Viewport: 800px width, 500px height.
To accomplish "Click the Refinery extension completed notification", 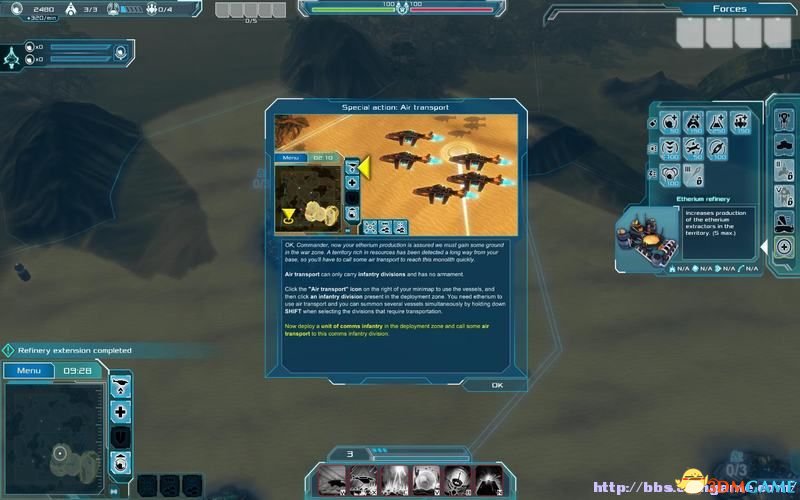I will pos(73,351).
